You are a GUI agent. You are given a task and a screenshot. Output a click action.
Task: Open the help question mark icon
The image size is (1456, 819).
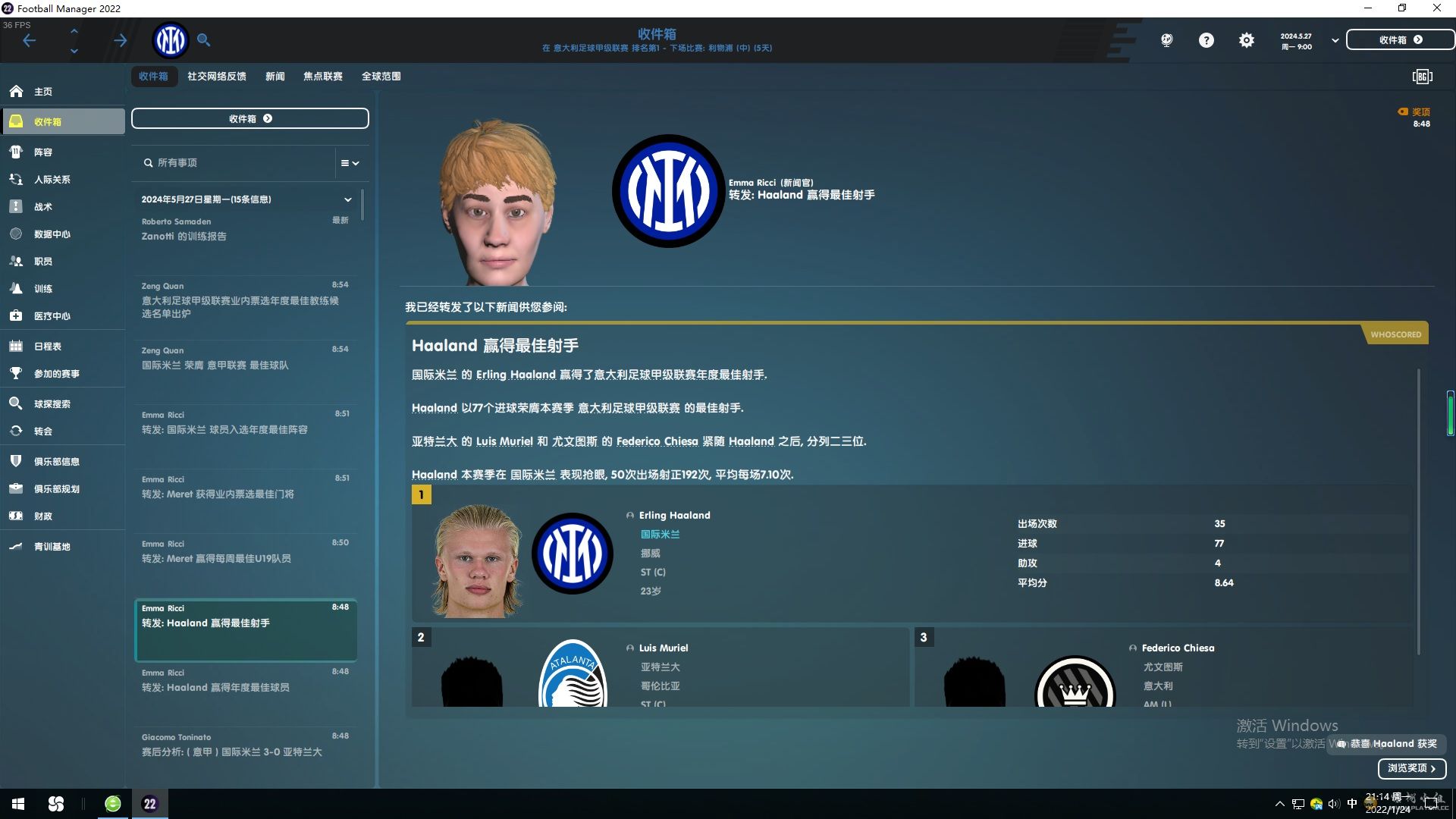[1206, 40]
